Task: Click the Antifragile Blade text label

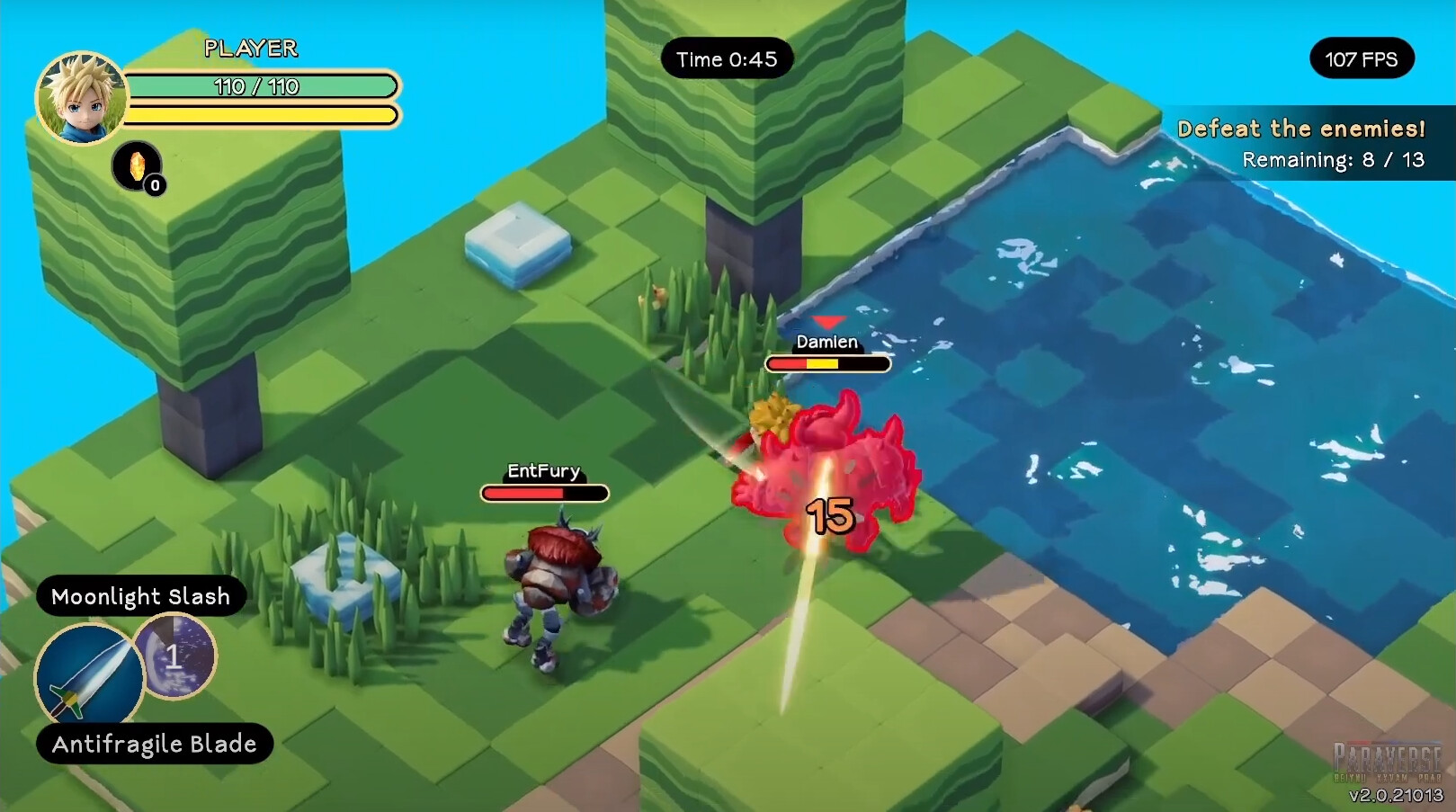Action: [153, 744]
